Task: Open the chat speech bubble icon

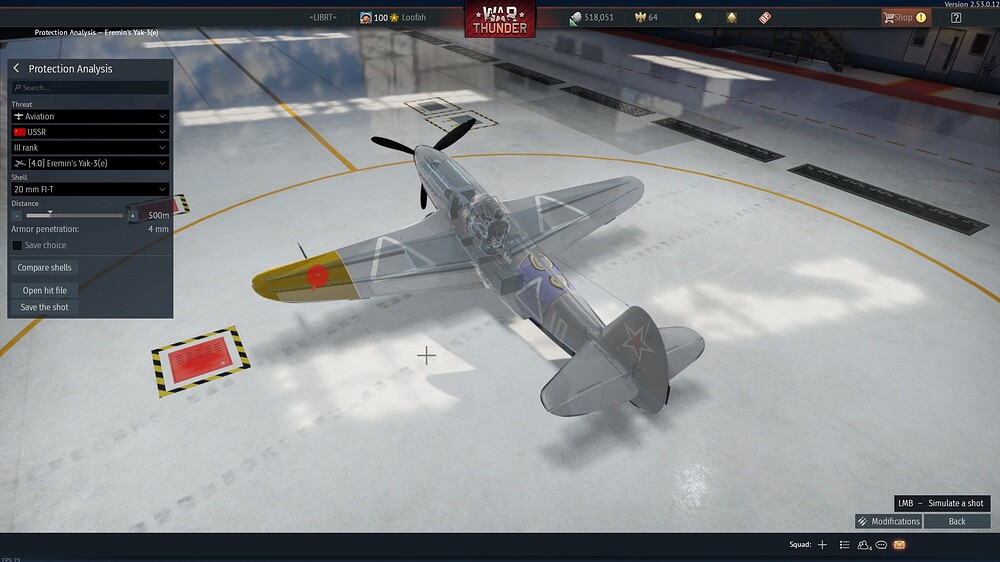Action: click(881, 545)
